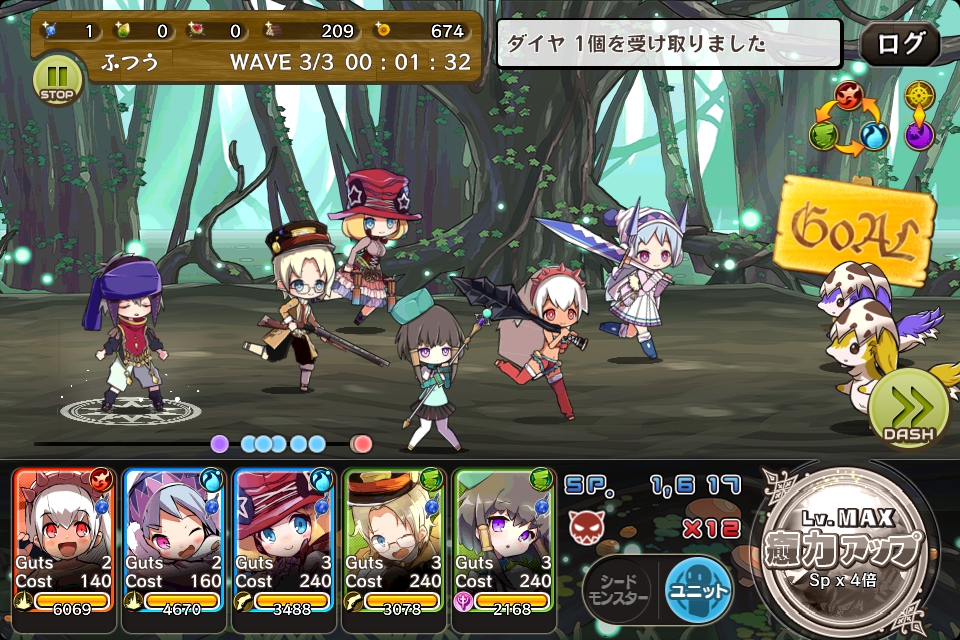Choose the red-hat blonde unit card
Image resolution: width=960 pixels, height=640 pixels.
(285, 540)
